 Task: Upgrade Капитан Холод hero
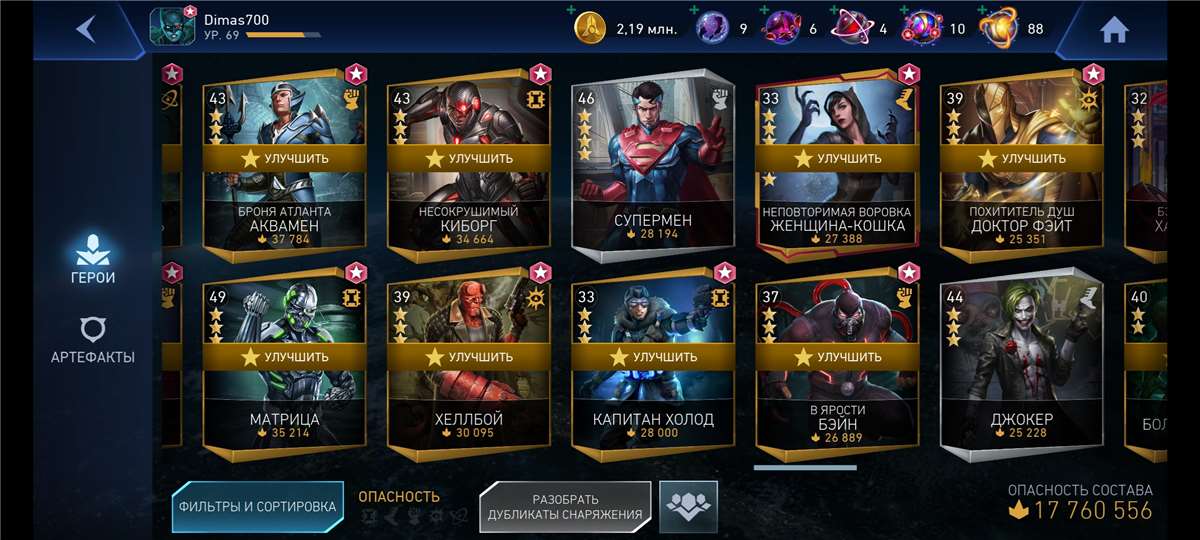coord(653,356)
